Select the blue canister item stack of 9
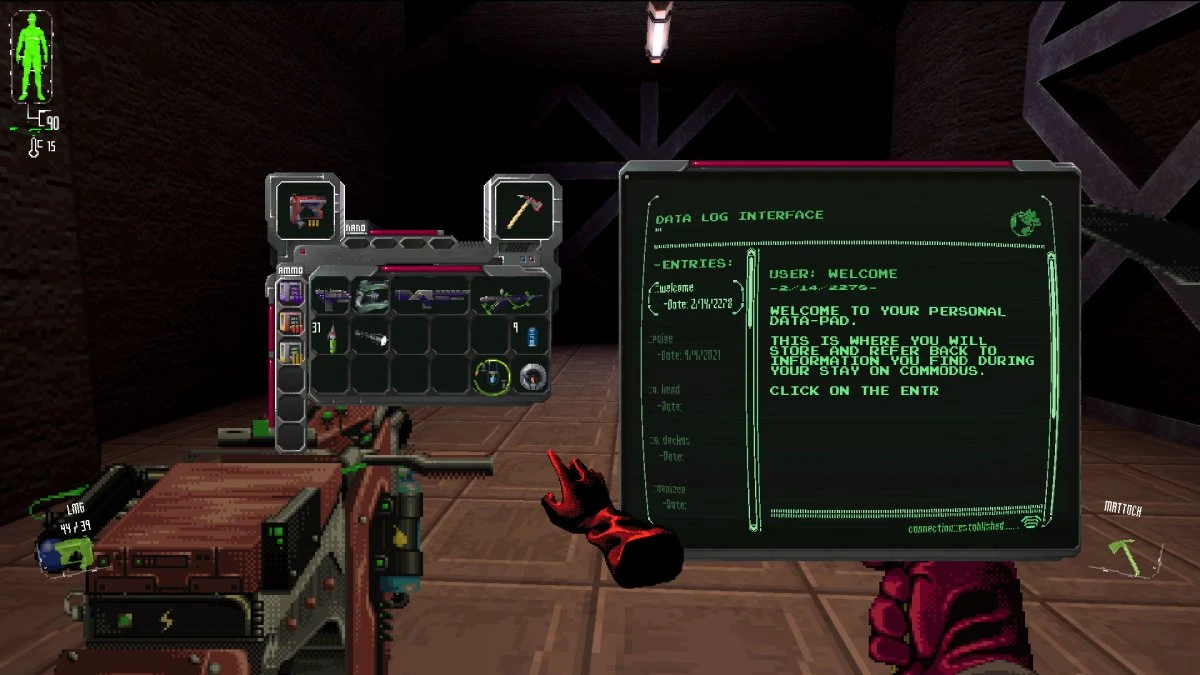Image resolution: width=1200 pixels, height=675 pixels. [529, 336]
